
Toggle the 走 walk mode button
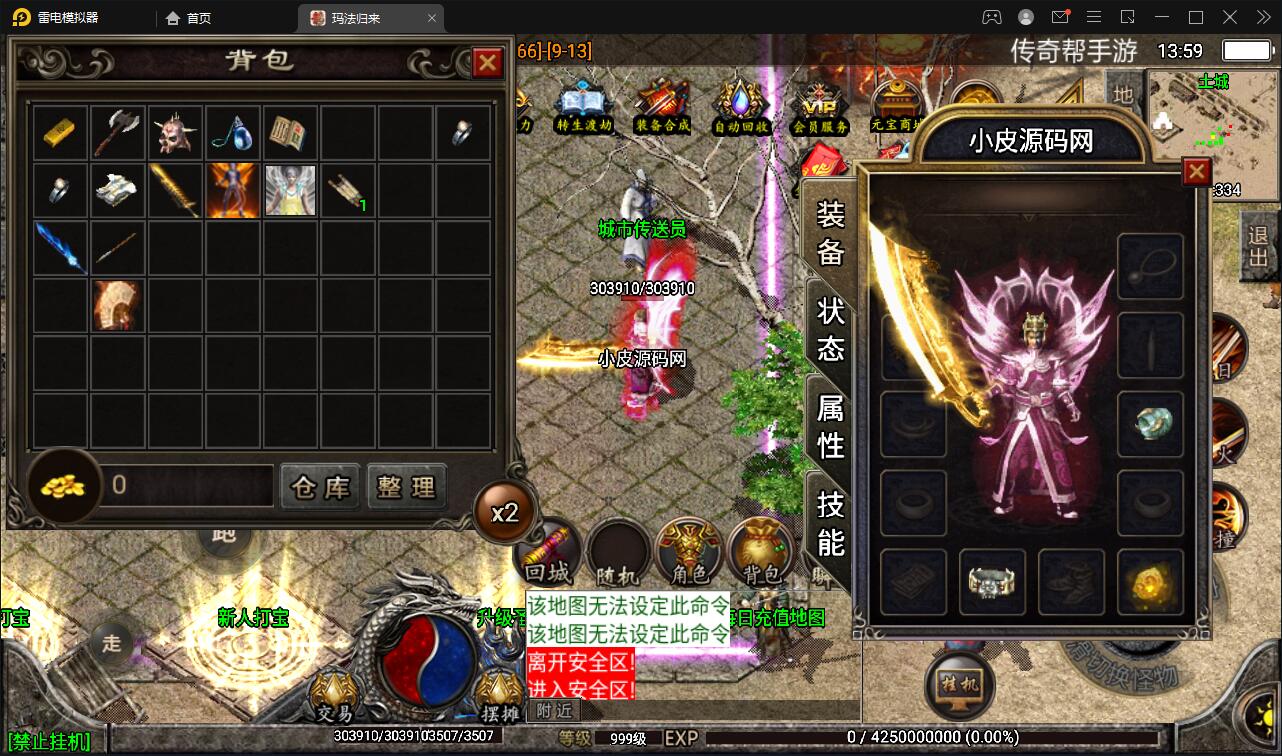110,645
